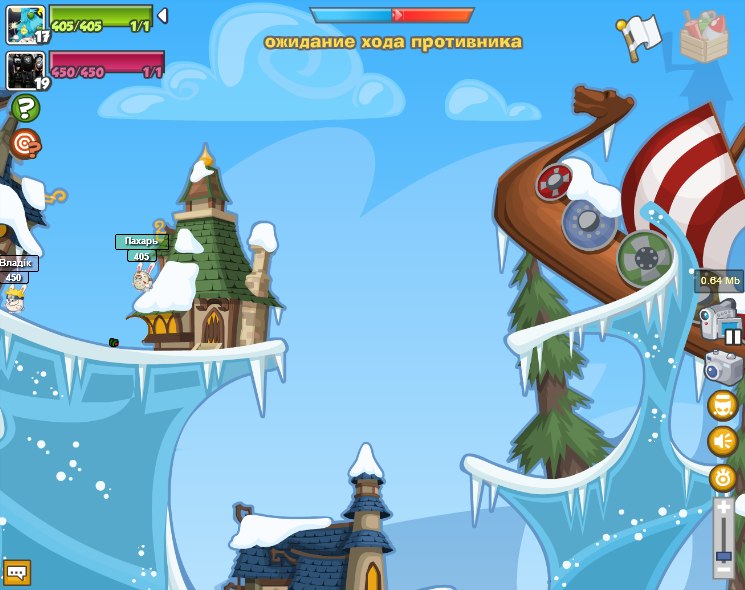
Task: Open the orange chat bubble button
Action: pos(17,572)
